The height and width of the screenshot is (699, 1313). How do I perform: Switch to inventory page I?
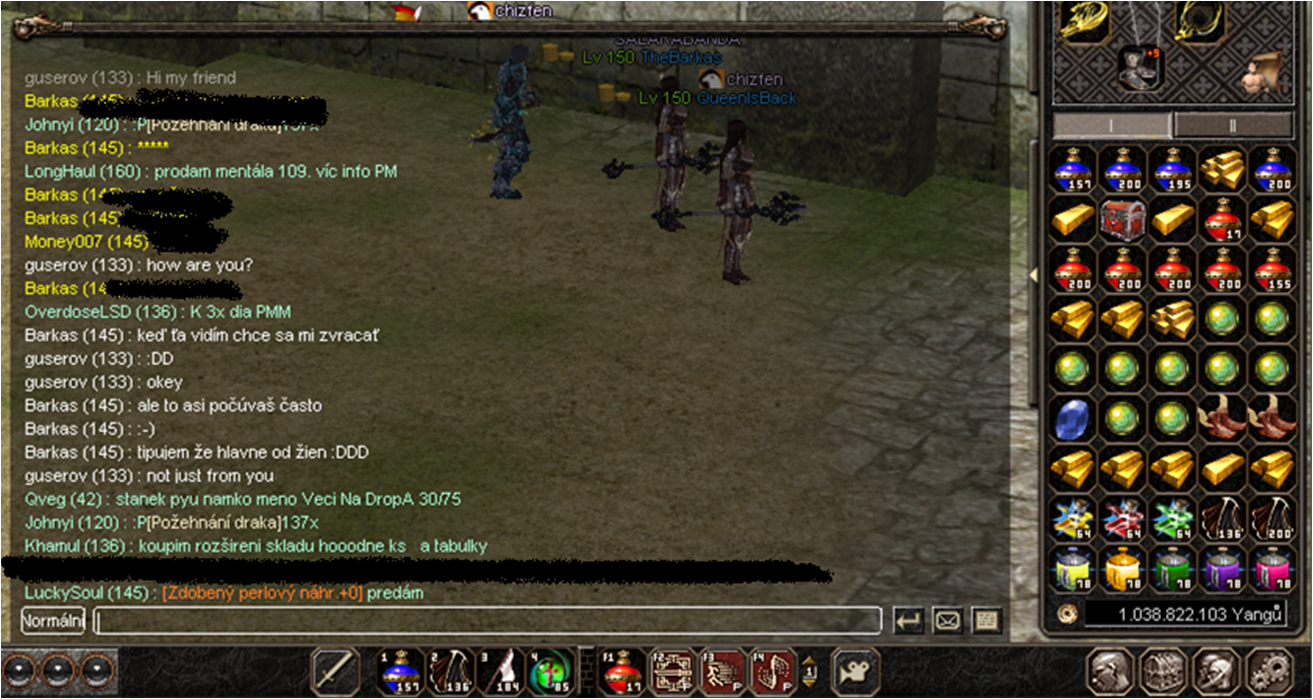pos(1112,125)
